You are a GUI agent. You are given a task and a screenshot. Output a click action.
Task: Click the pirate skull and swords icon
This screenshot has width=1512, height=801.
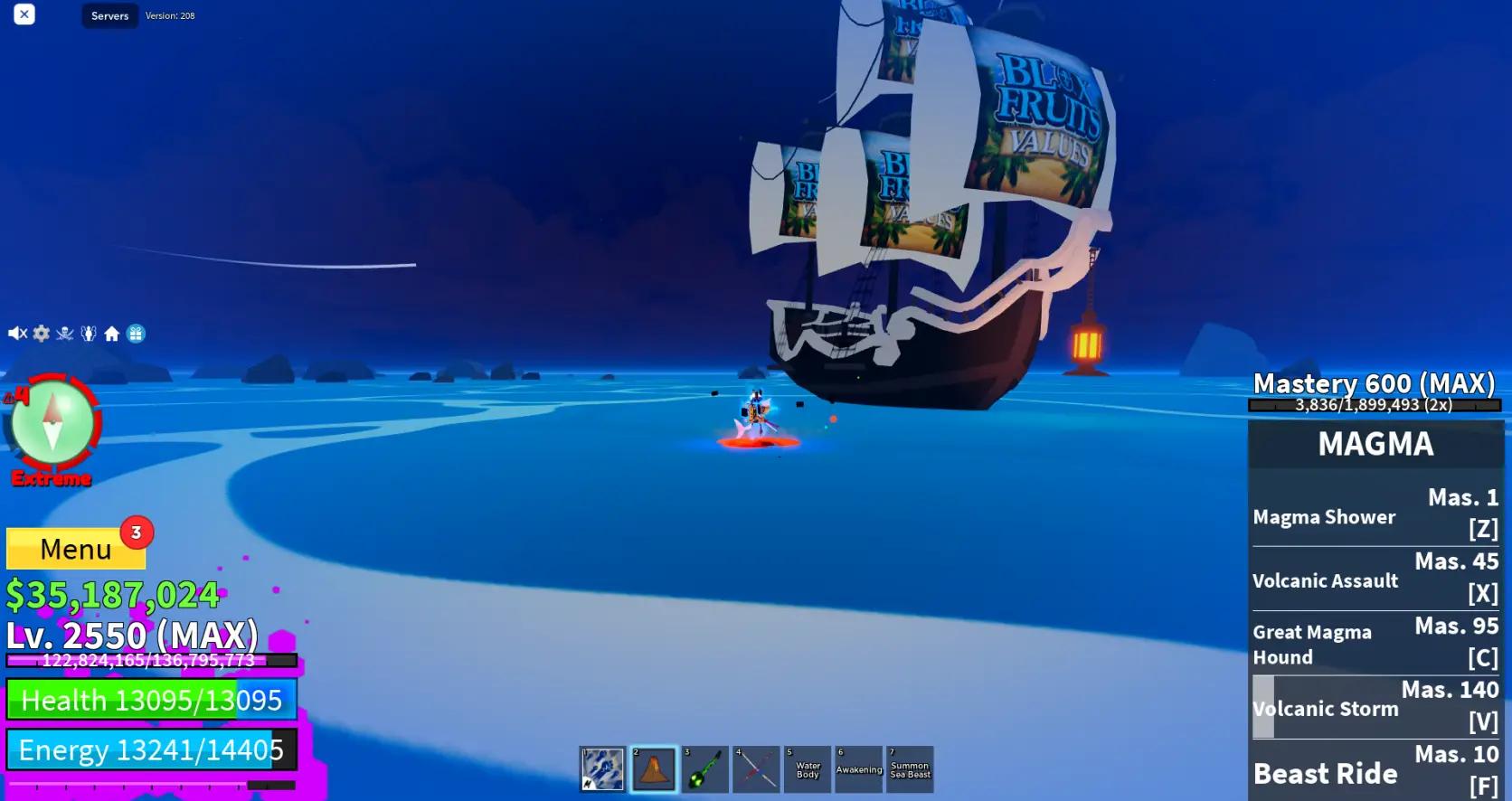tap(64, 334)
